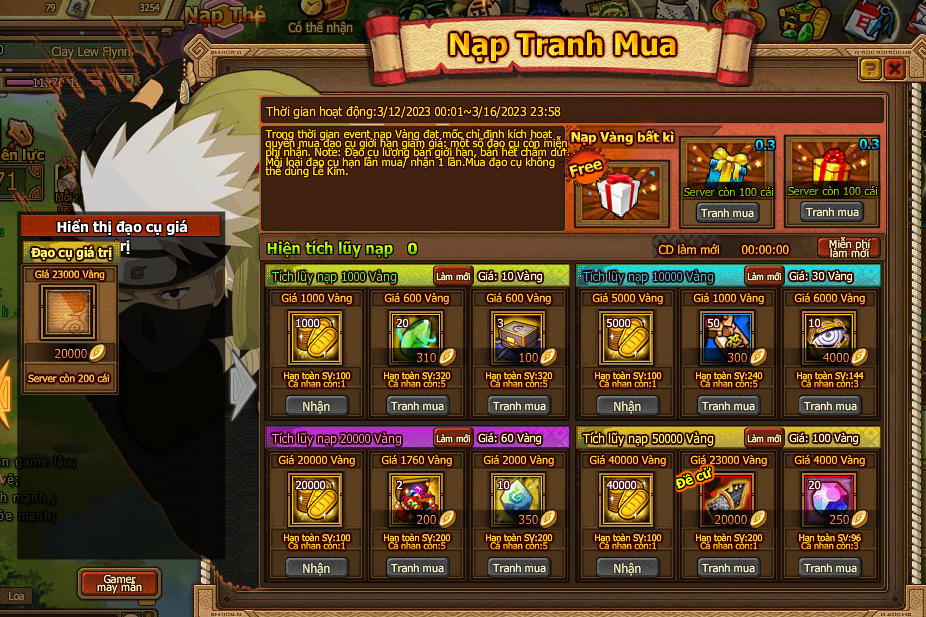
Task: Click Làm mới for the 50000 Vàng tier
Action: (764, 438)
